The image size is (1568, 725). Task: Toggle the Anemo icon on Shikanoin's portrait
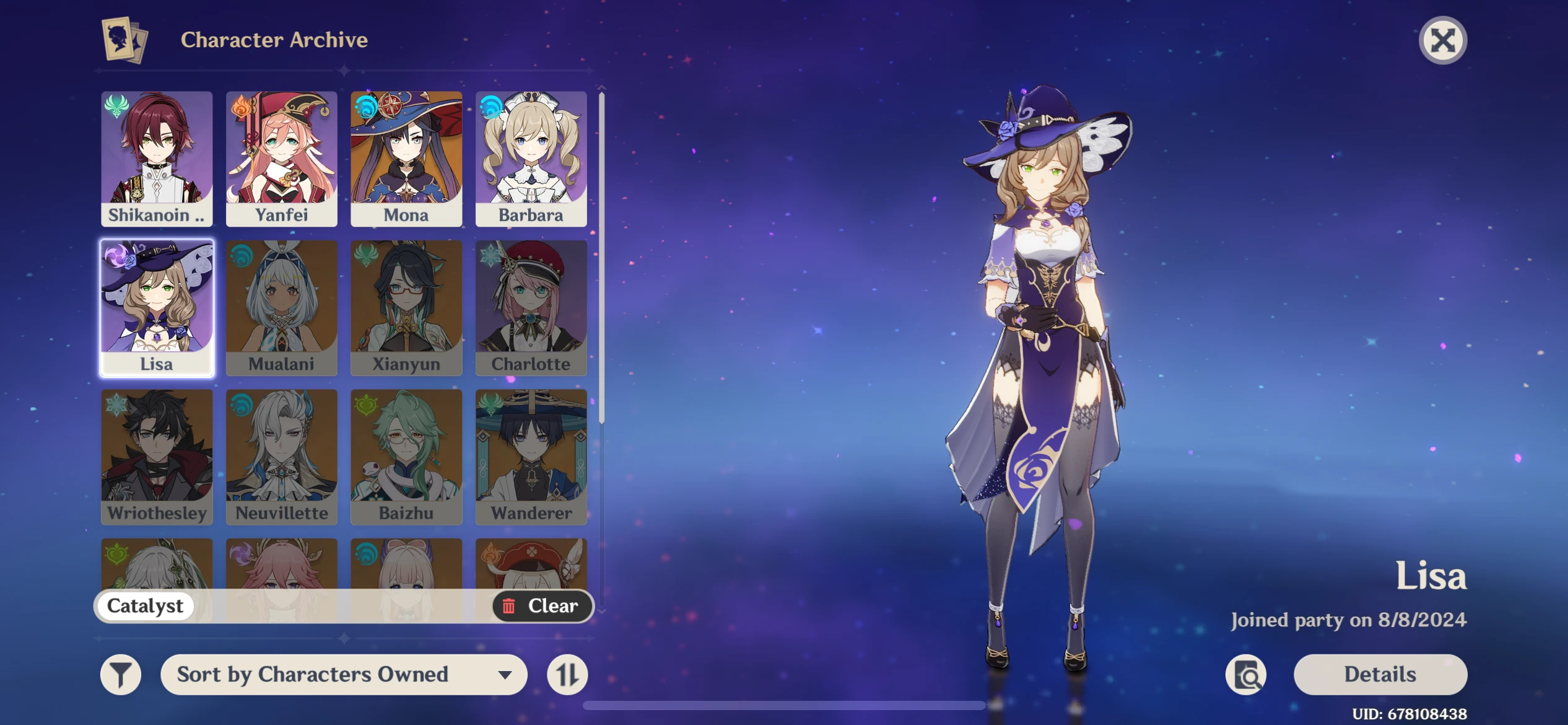pyautogui.click(x=116, y=106)
